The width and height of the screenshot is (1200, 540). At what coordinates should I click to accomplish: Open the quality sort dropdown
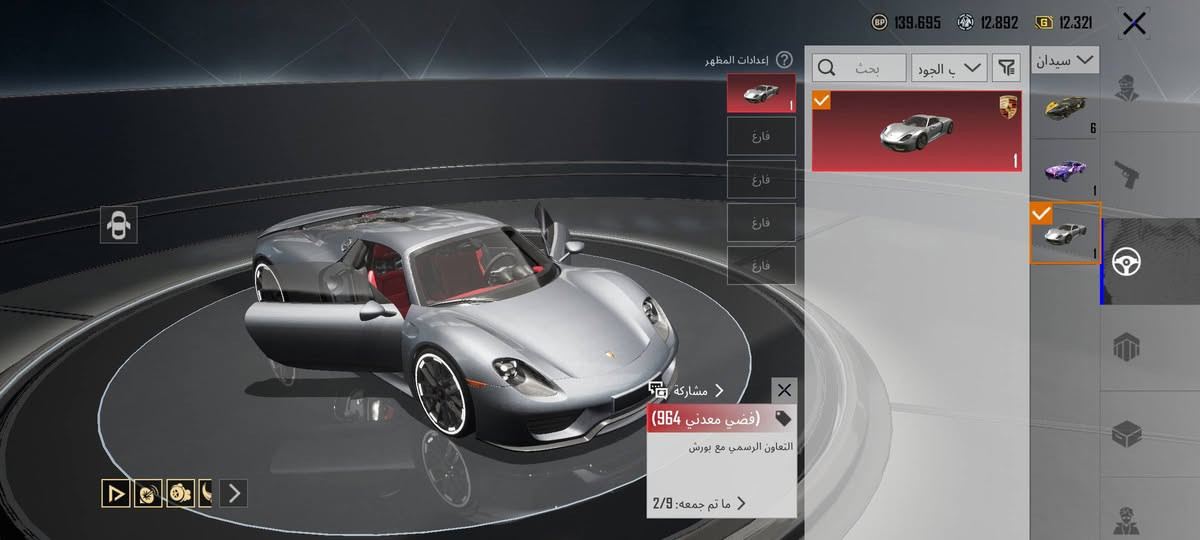[949, 68]
